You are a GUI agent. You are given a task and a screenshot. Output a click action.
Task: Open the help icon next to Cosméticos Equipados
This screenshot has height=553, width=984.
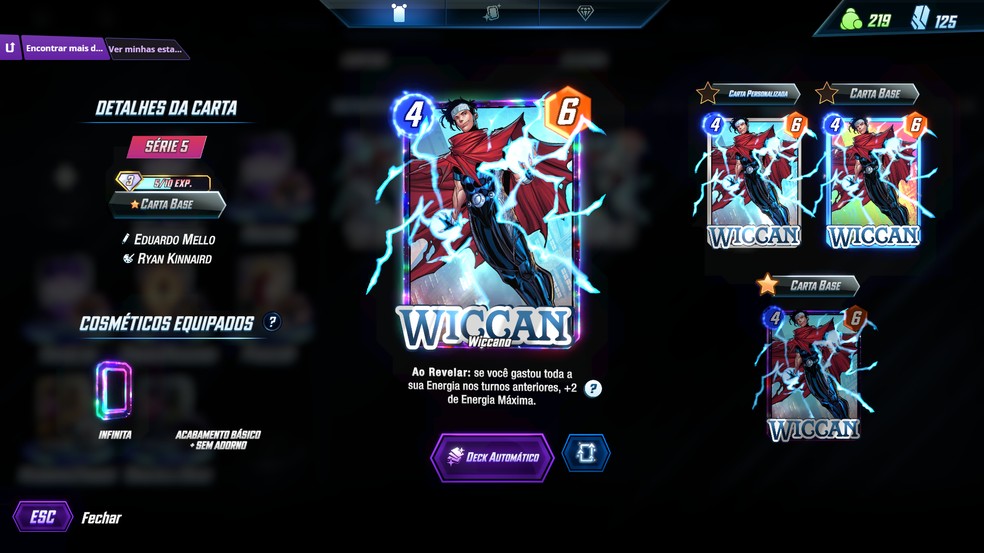point(272,322)
